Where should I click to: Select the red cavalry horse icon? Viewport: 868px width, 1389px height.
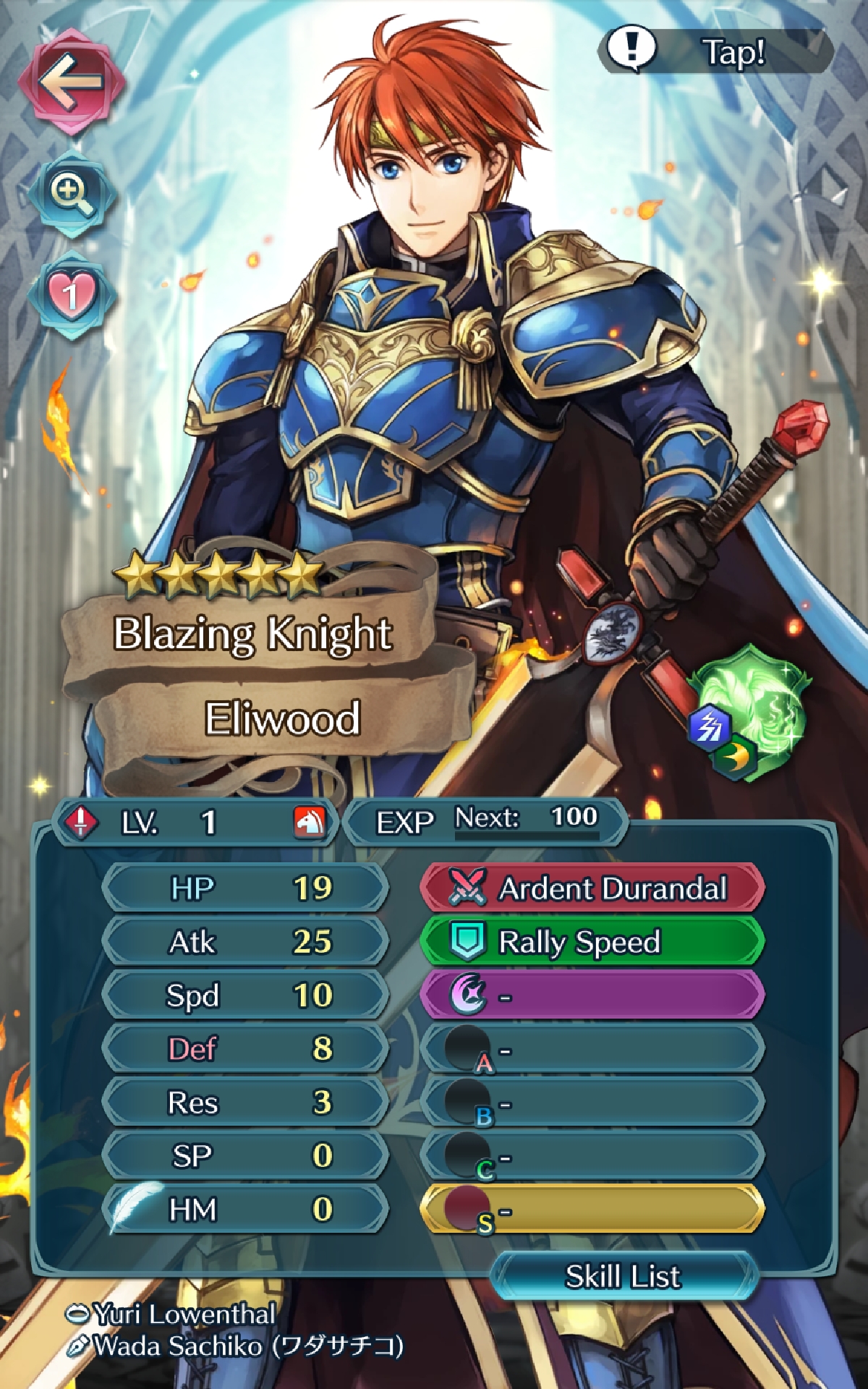pyautogui.click(x=310, y=822)
